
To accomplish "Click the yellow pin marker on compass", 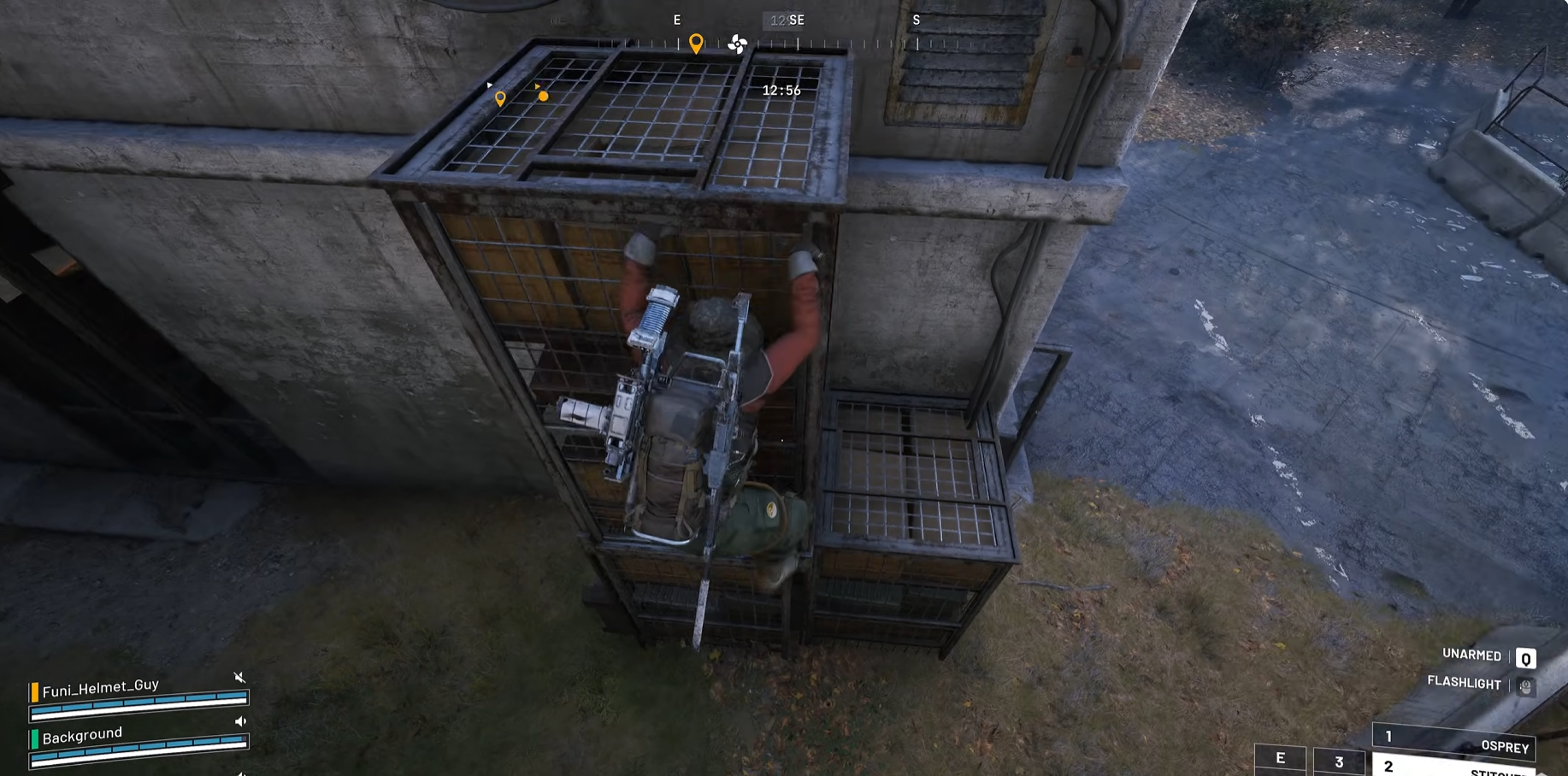I will click(696, 43).
